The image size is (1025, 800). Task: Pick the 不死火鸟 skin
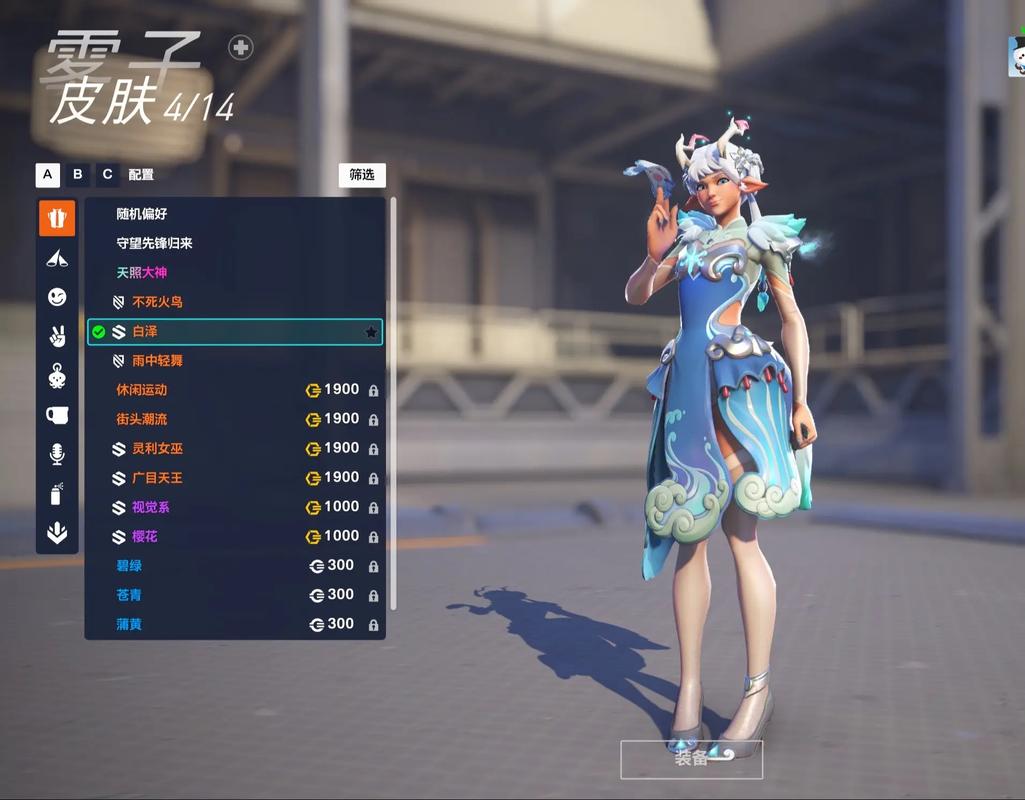(x=157, y=302)
